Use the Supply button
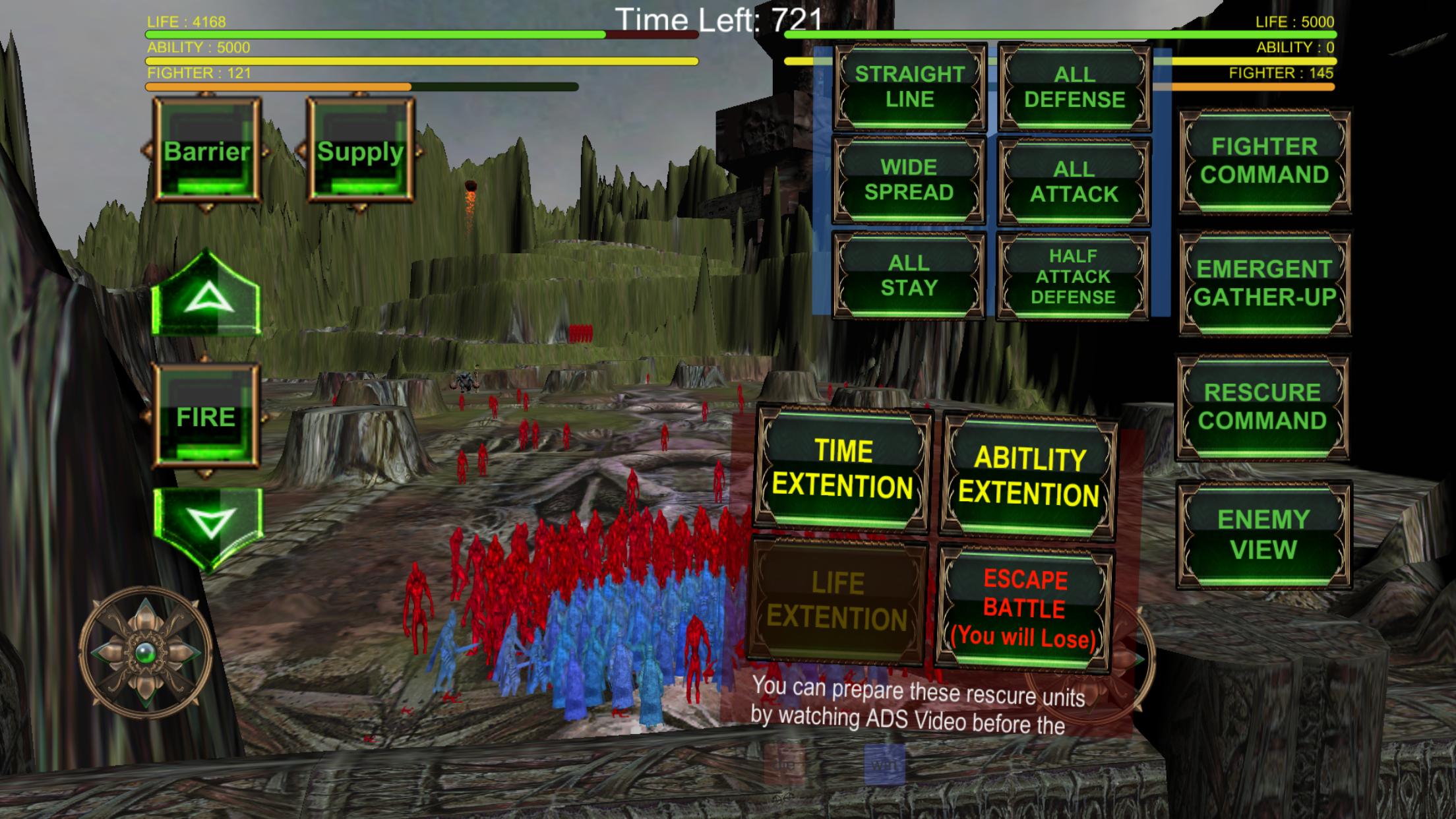1456x819 pixels. [x=360, y=151]
